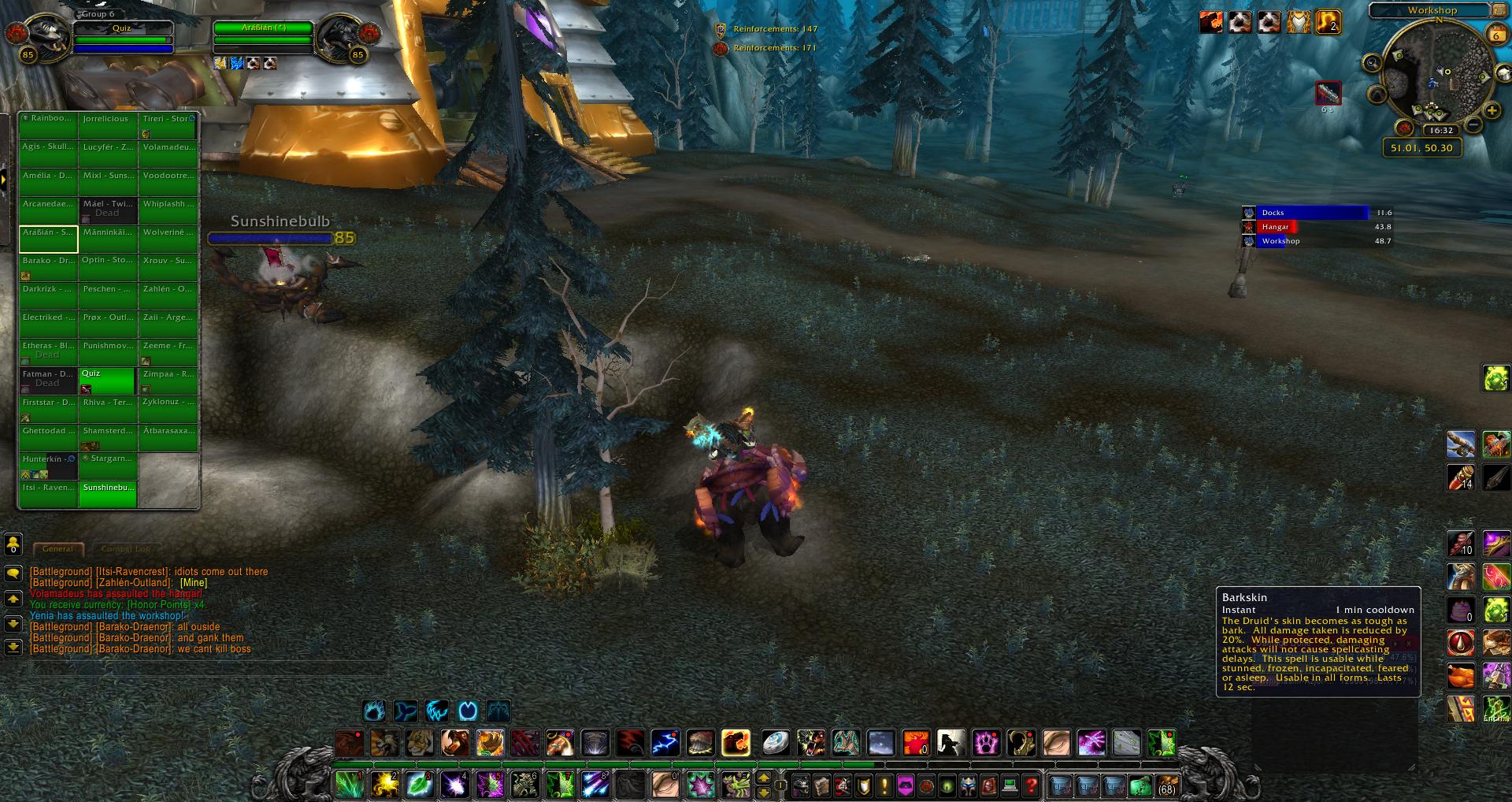Activate the blue lightning bolt ability
Screen dimensions: 1512x802
point(665,742)
